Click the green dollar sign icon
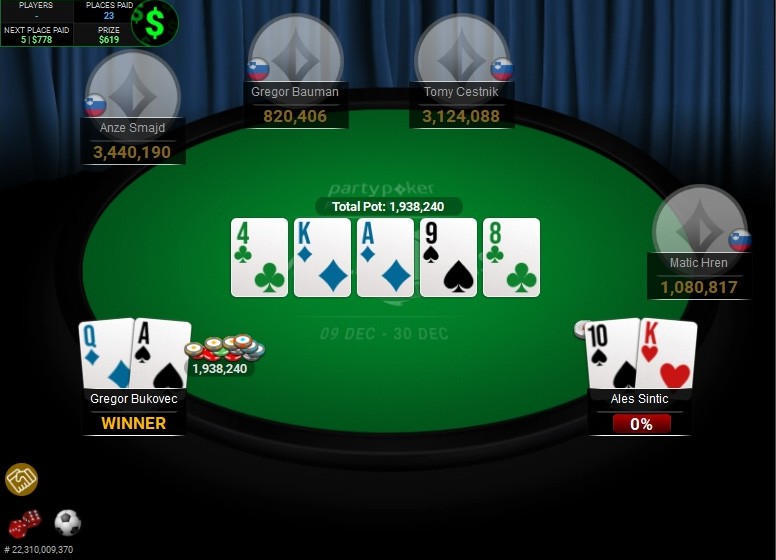Screen dimensions: 776x560 coord(155,23)
